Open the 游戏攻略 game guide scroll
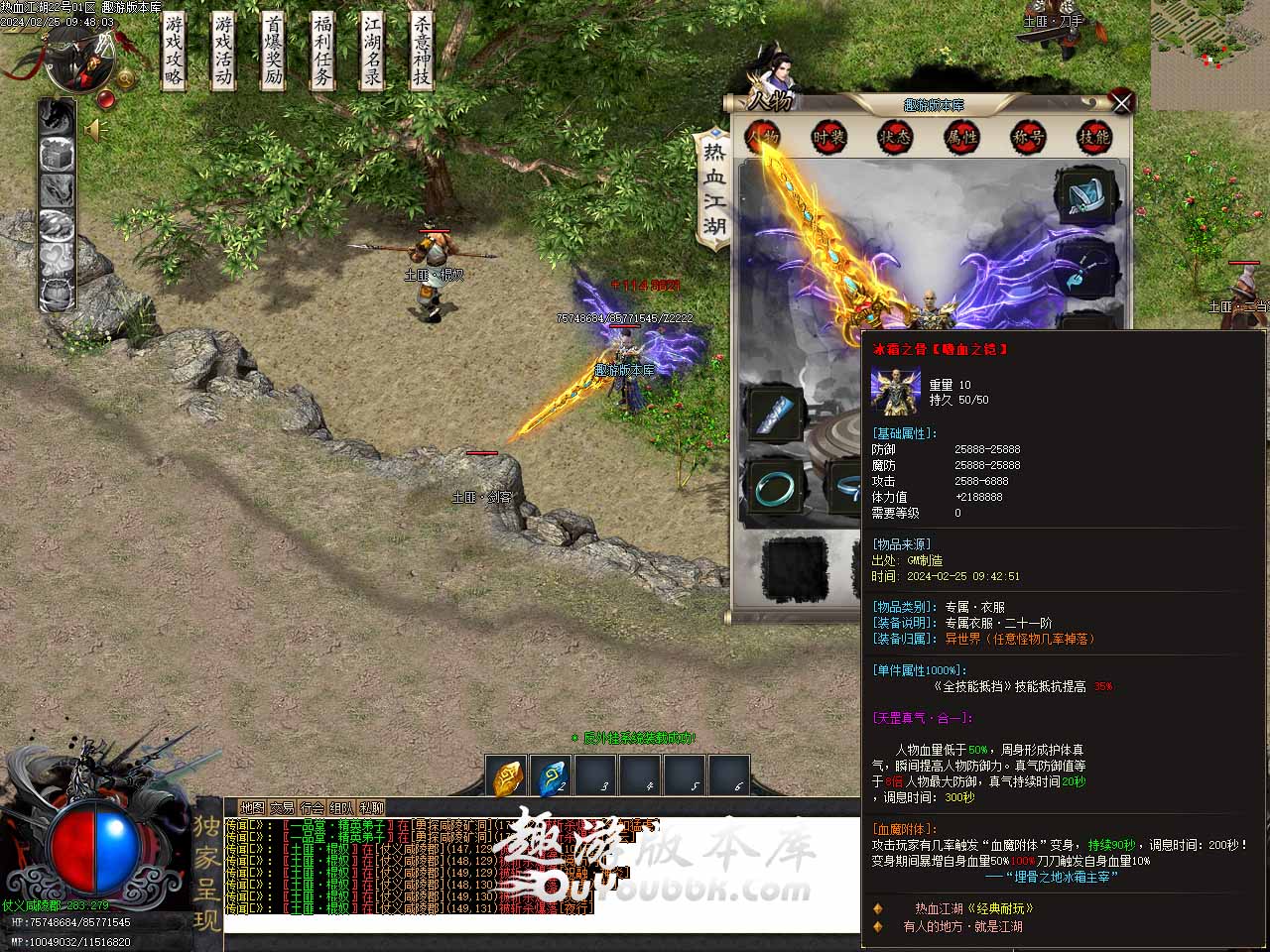The image size is (1270, 952). tap(174, 52)
